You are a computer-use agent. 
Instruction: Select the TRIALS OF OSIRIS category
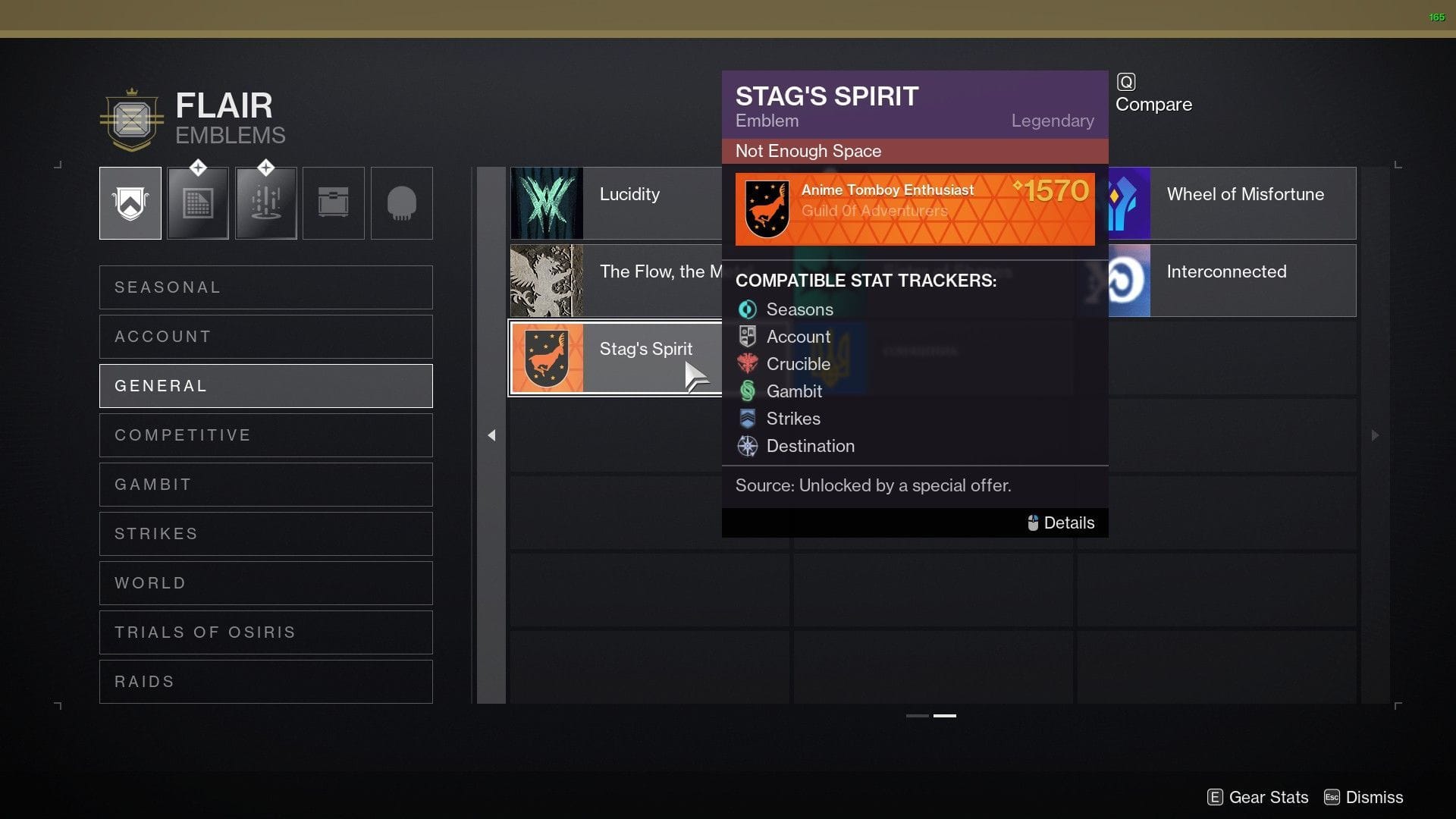tap(265, 632)
